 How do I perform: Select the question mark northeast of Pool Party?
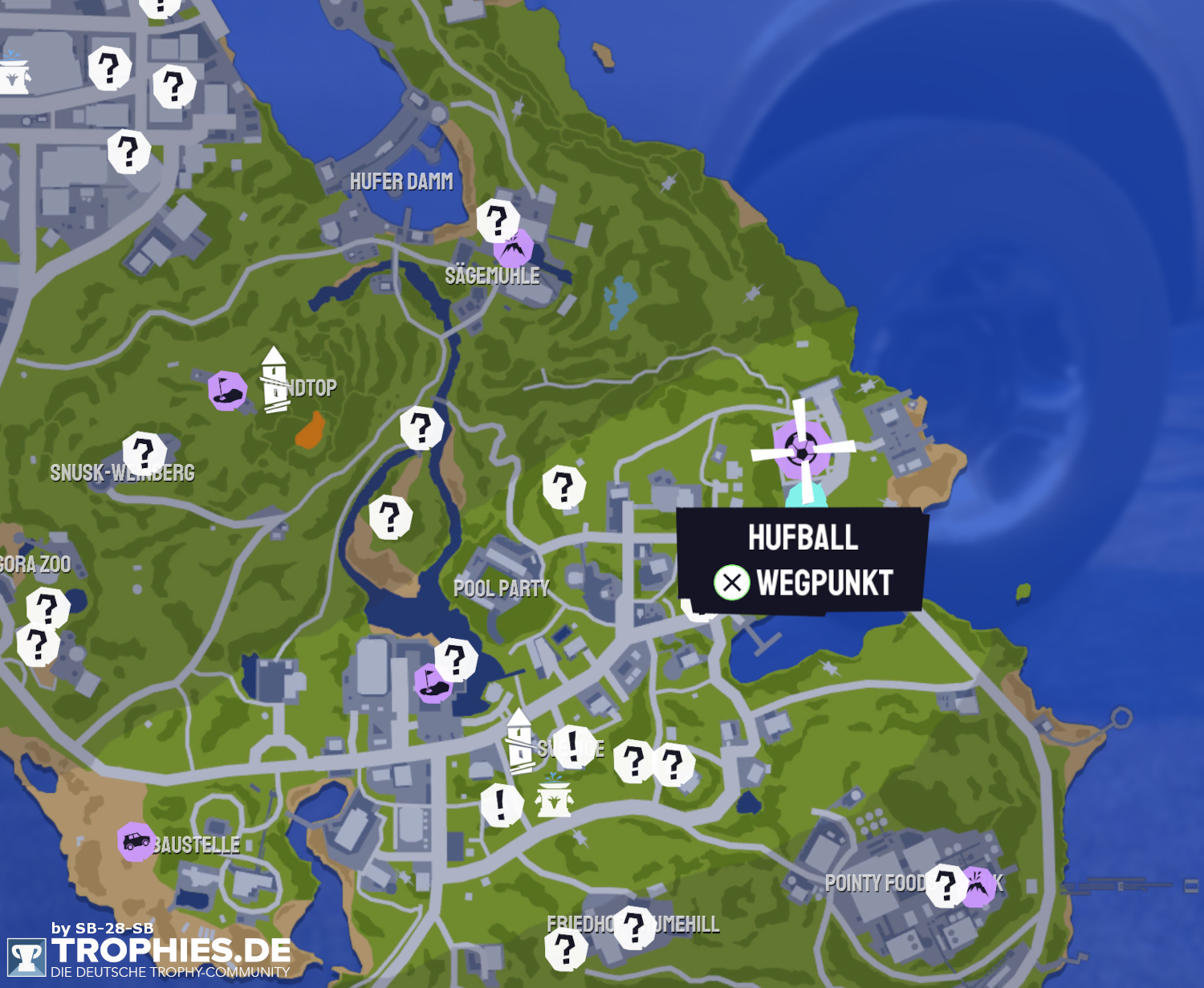pos(564,486)
